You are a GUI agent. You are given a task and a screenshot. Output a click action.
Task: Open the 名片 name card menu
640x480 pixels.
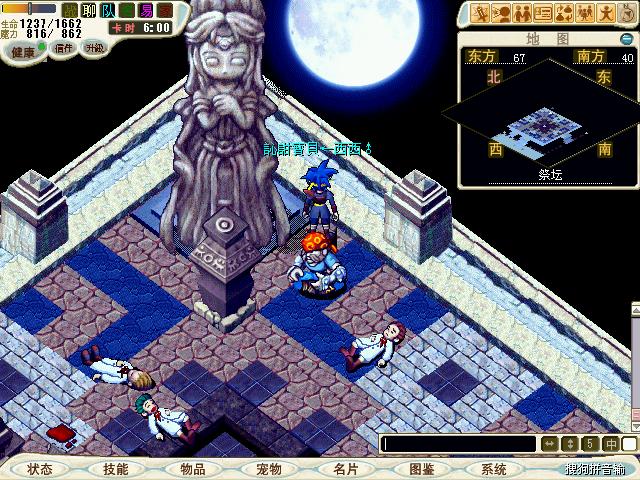pos(344,468)
